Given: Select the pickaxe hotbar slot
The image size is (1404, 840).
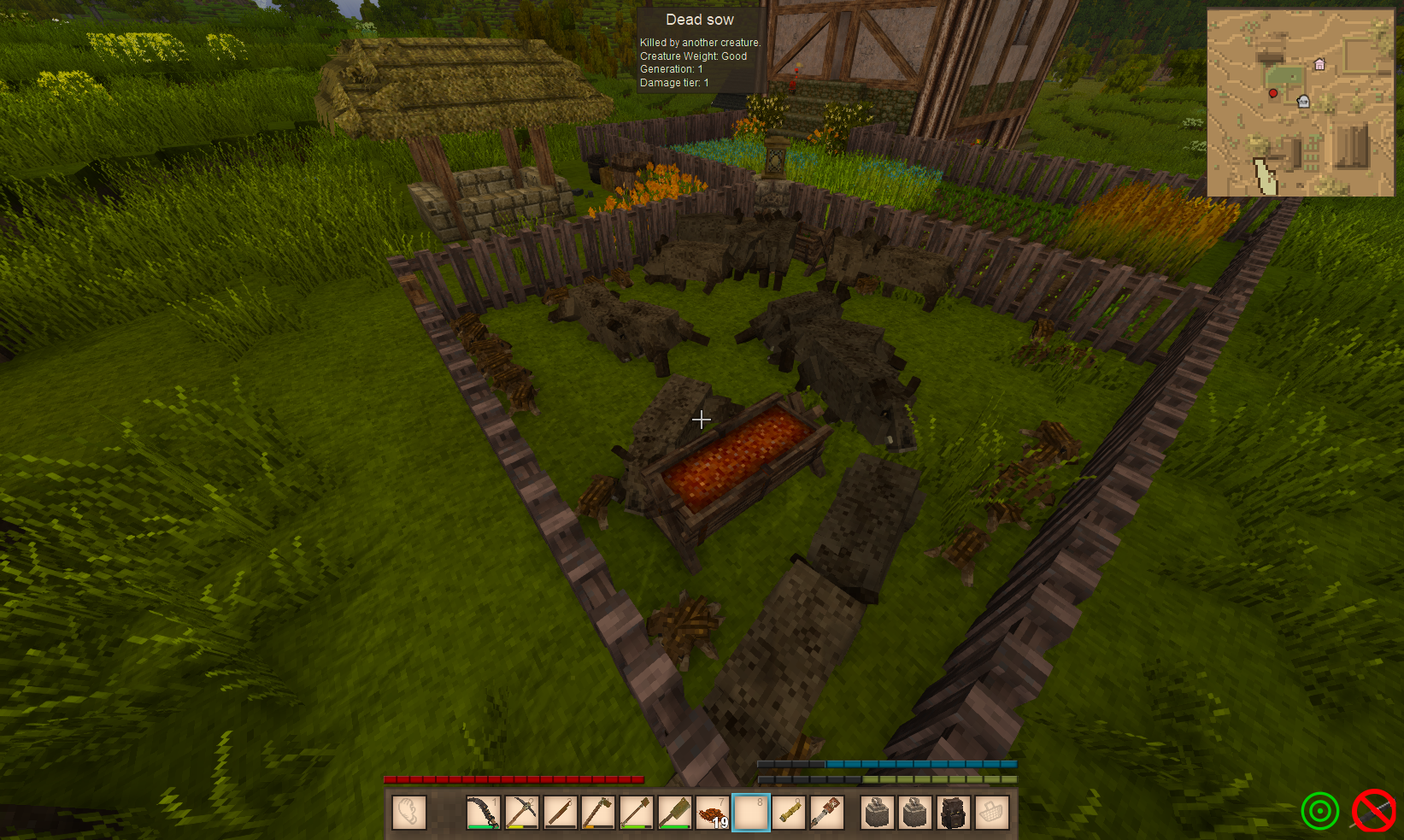Looking at the screenshot, I should pyautogui.click(x=521, y=813).
